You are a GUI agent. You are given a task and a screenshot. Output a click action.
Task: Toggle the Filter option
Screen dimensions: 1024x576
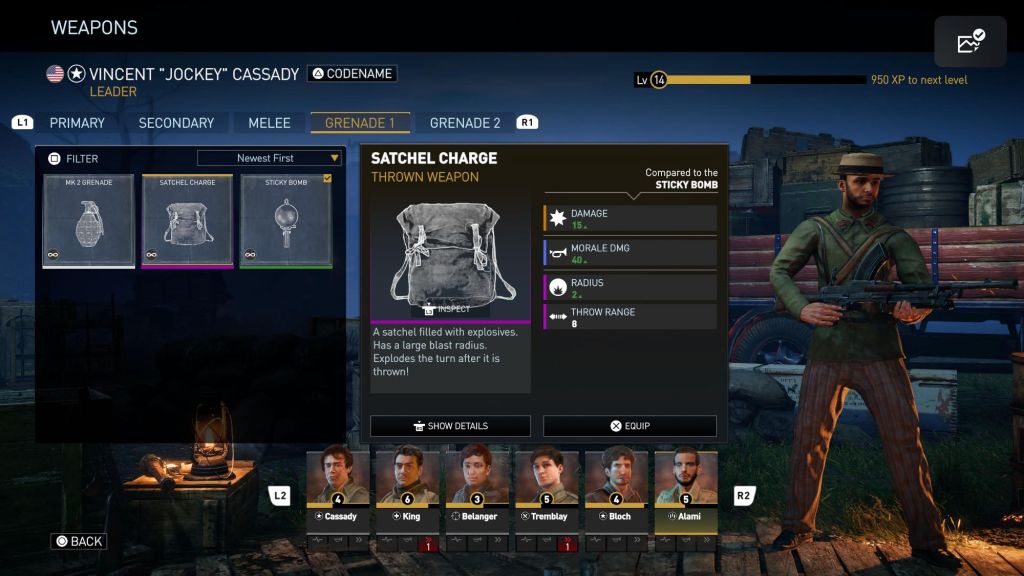(74, 158)
